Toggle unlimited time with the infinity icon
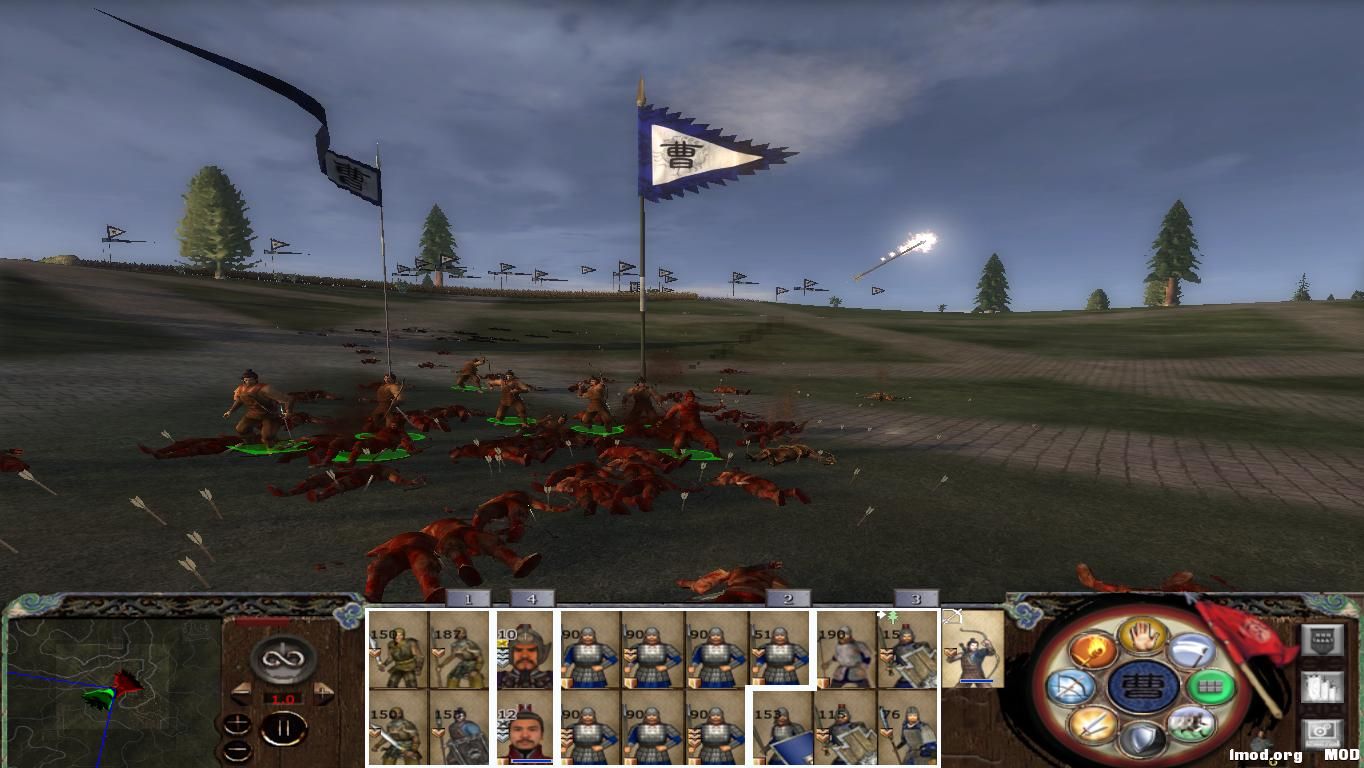Image resolution: width=1364 pixels, height=768 pixels. [x=282, y=660]
